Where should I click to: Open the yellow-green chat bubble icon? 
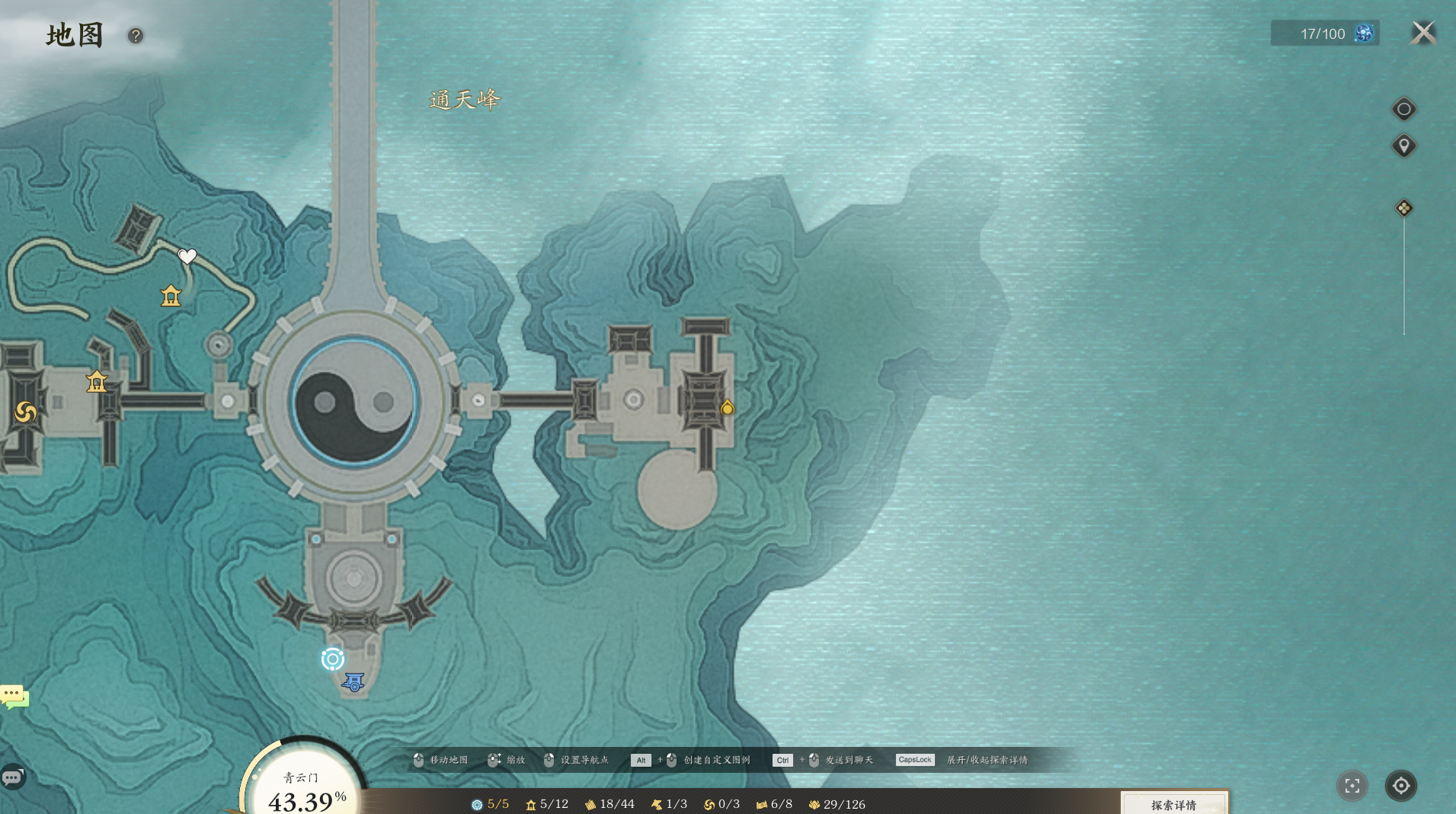[x=14, y=696]
